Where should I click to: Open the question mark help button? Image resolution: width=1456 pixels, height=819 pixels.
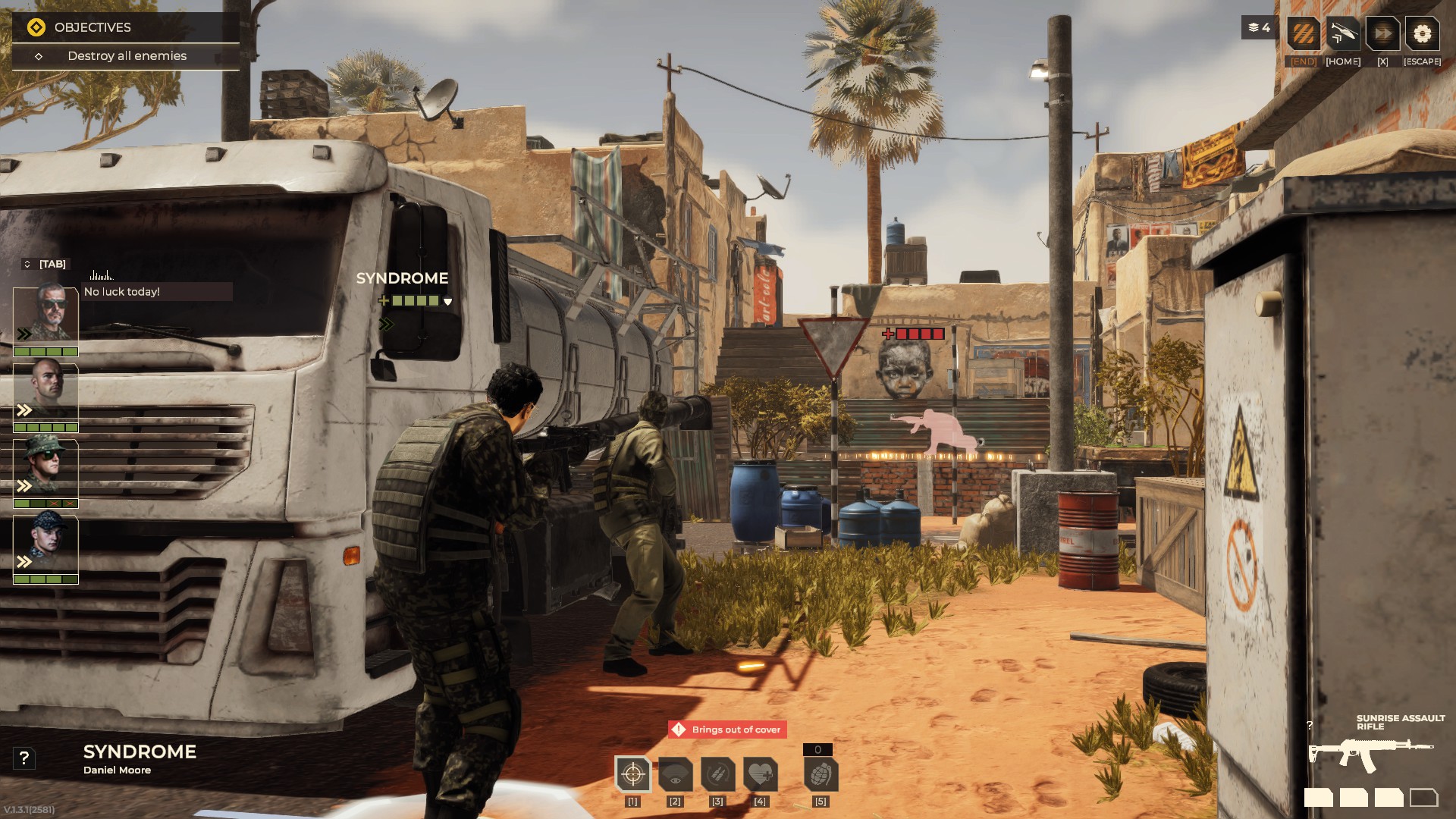(24, 758)
